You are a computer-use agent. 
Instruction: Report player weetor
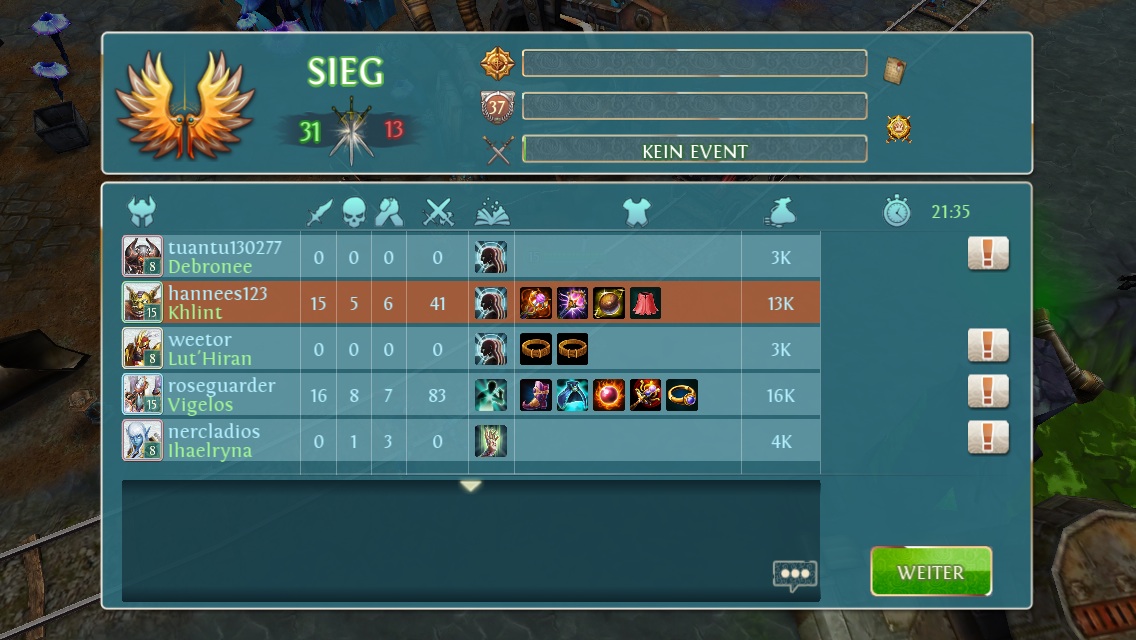pyautogui.click(x=987, y=346)
